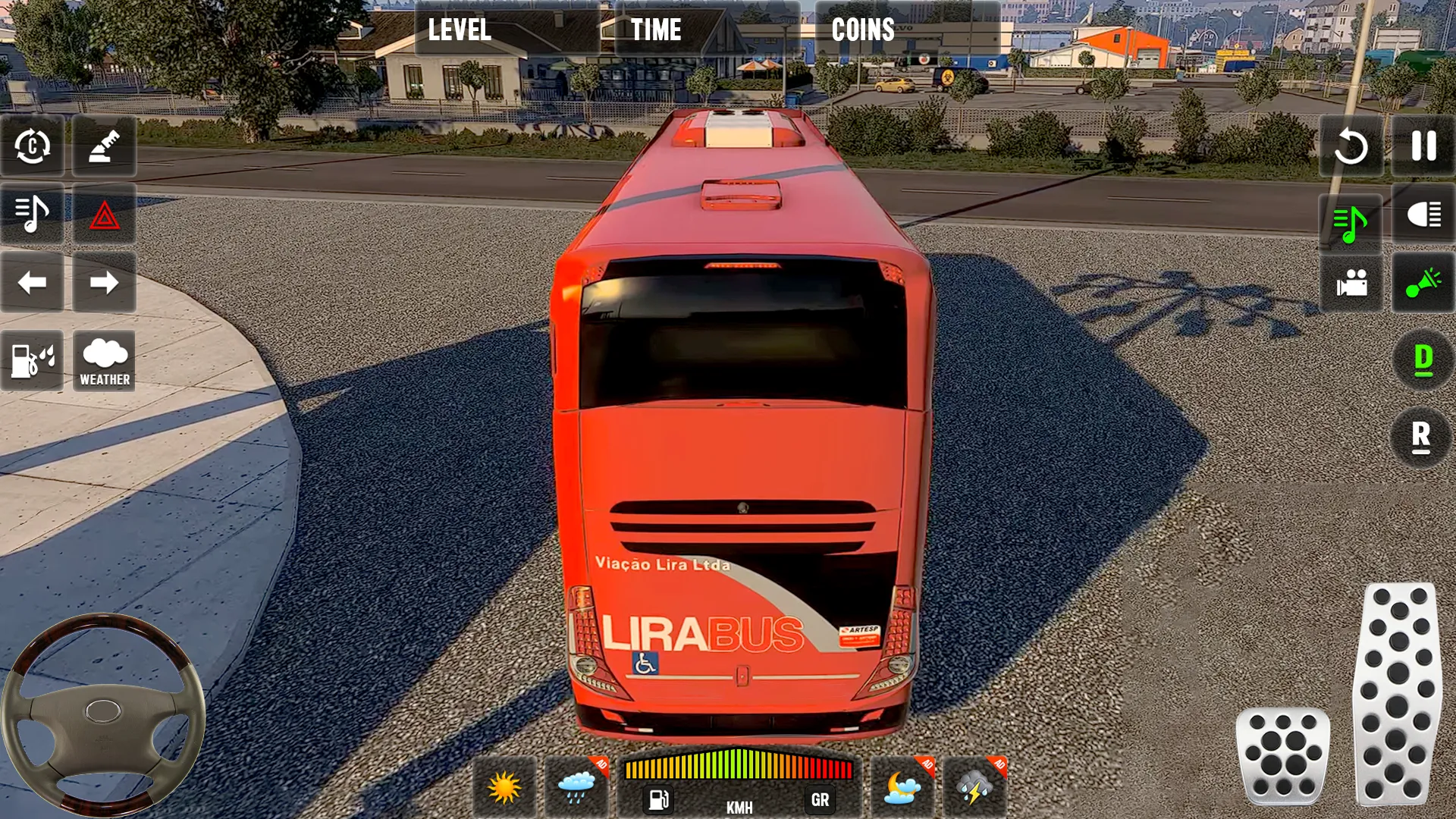
Task: Honk the green horn icon
Action: 1423,284
